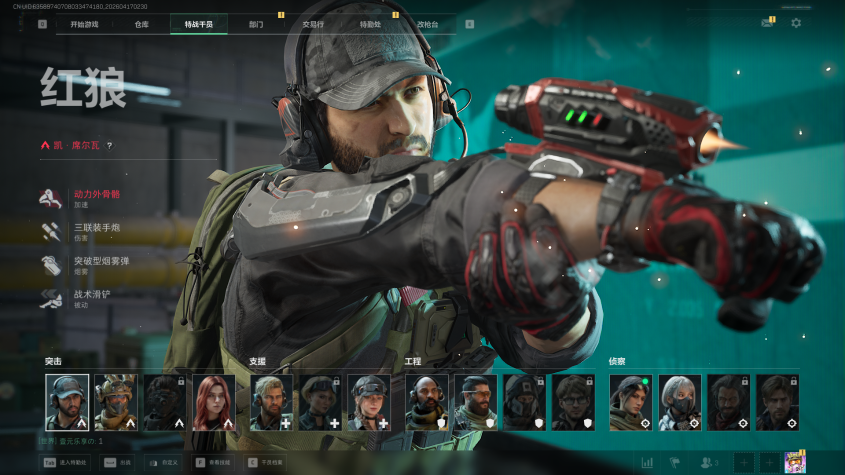The image size is (845, 475).
Task: Select the tan-helmet bearded assault operator
Action: click(116, 402)
